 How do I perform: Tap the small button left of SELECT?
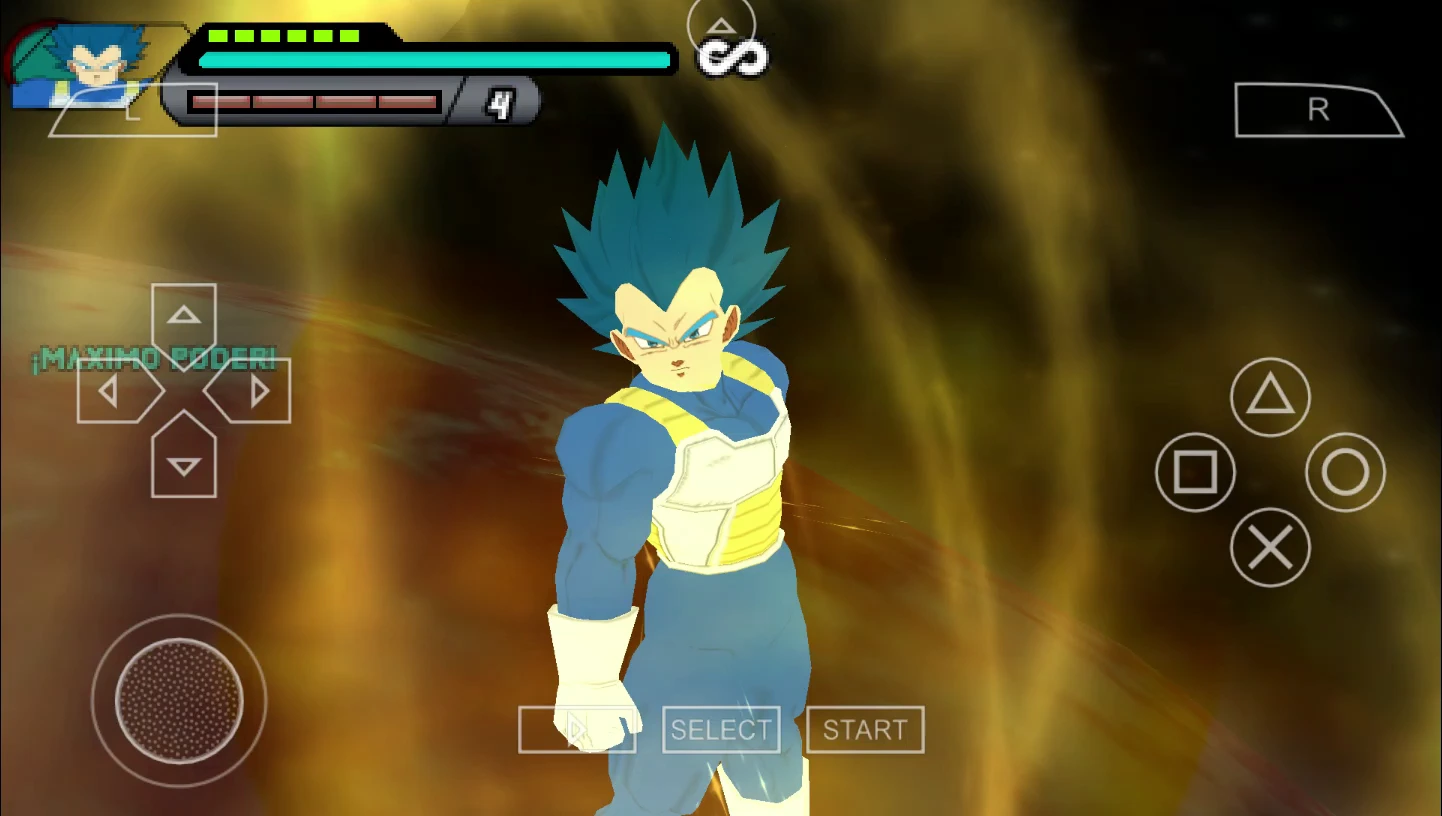[577, 729]
